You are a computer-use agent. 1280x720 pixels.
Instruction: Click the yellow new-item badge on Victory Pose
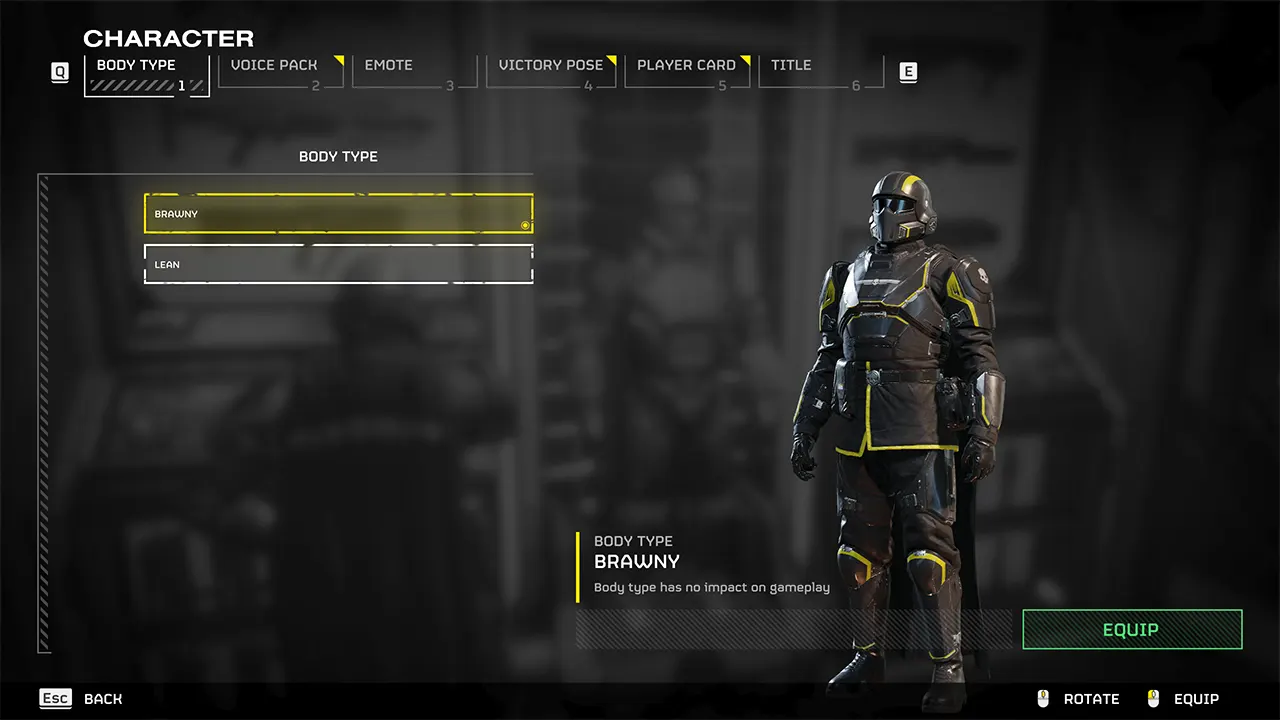pyautogui.click(x=611, y=58)
